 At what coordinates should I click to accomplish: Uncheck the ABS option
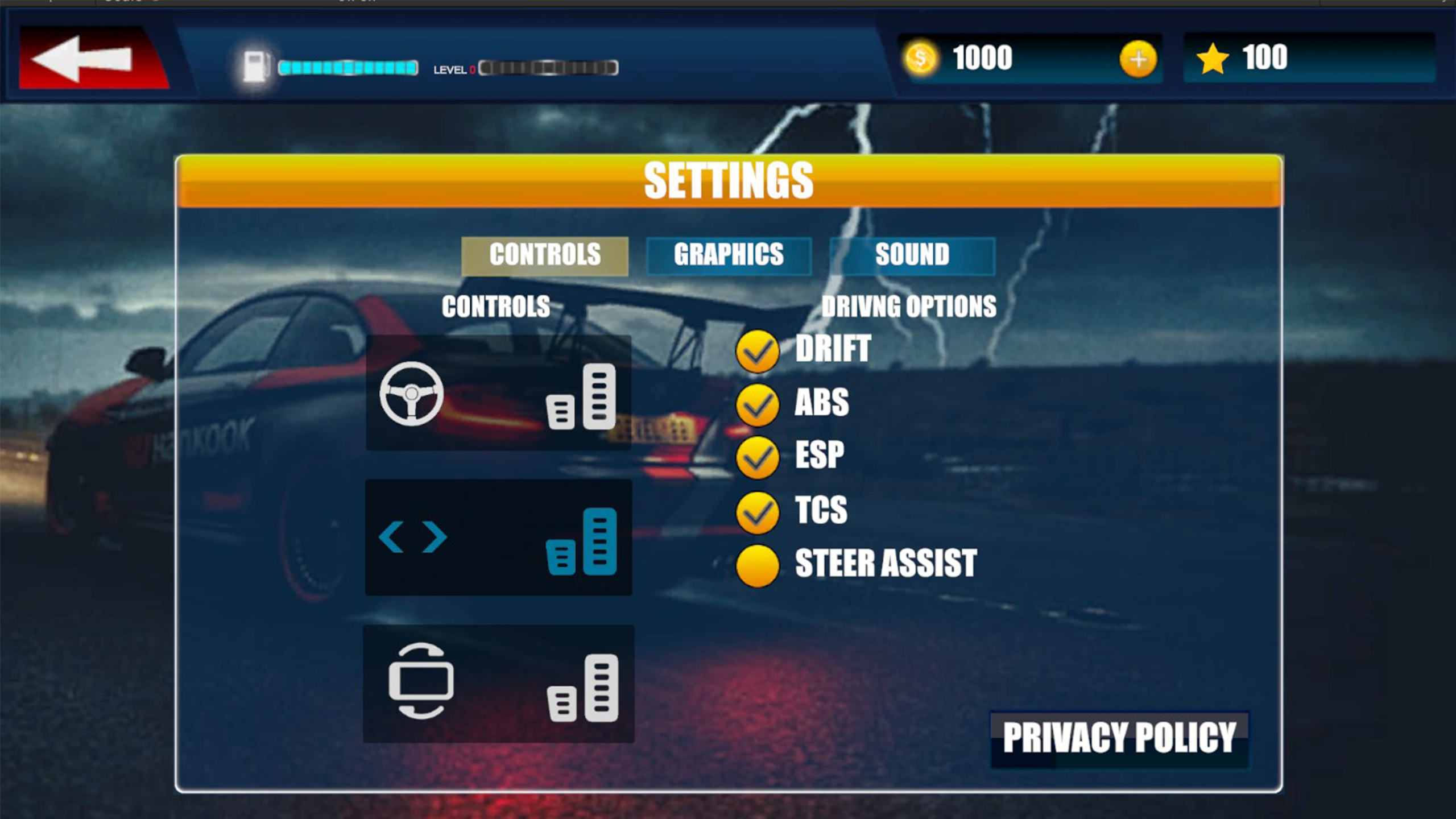tap(759, 404)
